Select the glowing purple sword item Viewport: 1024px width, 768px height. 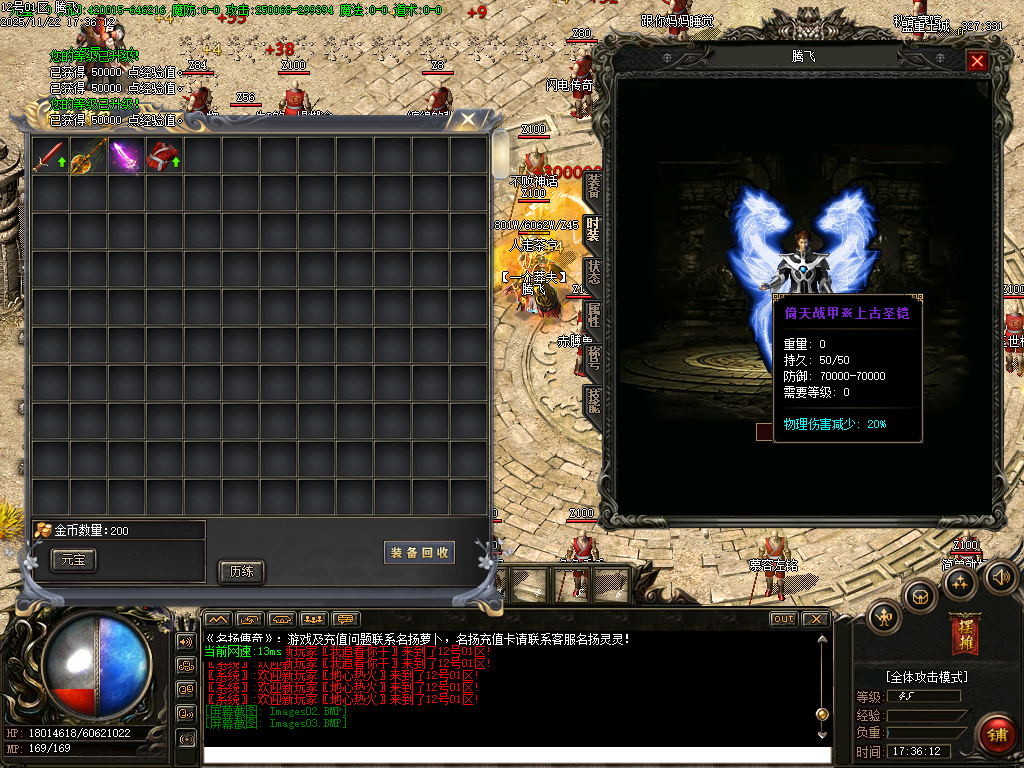pyautogui.click(x=125, y=157)
